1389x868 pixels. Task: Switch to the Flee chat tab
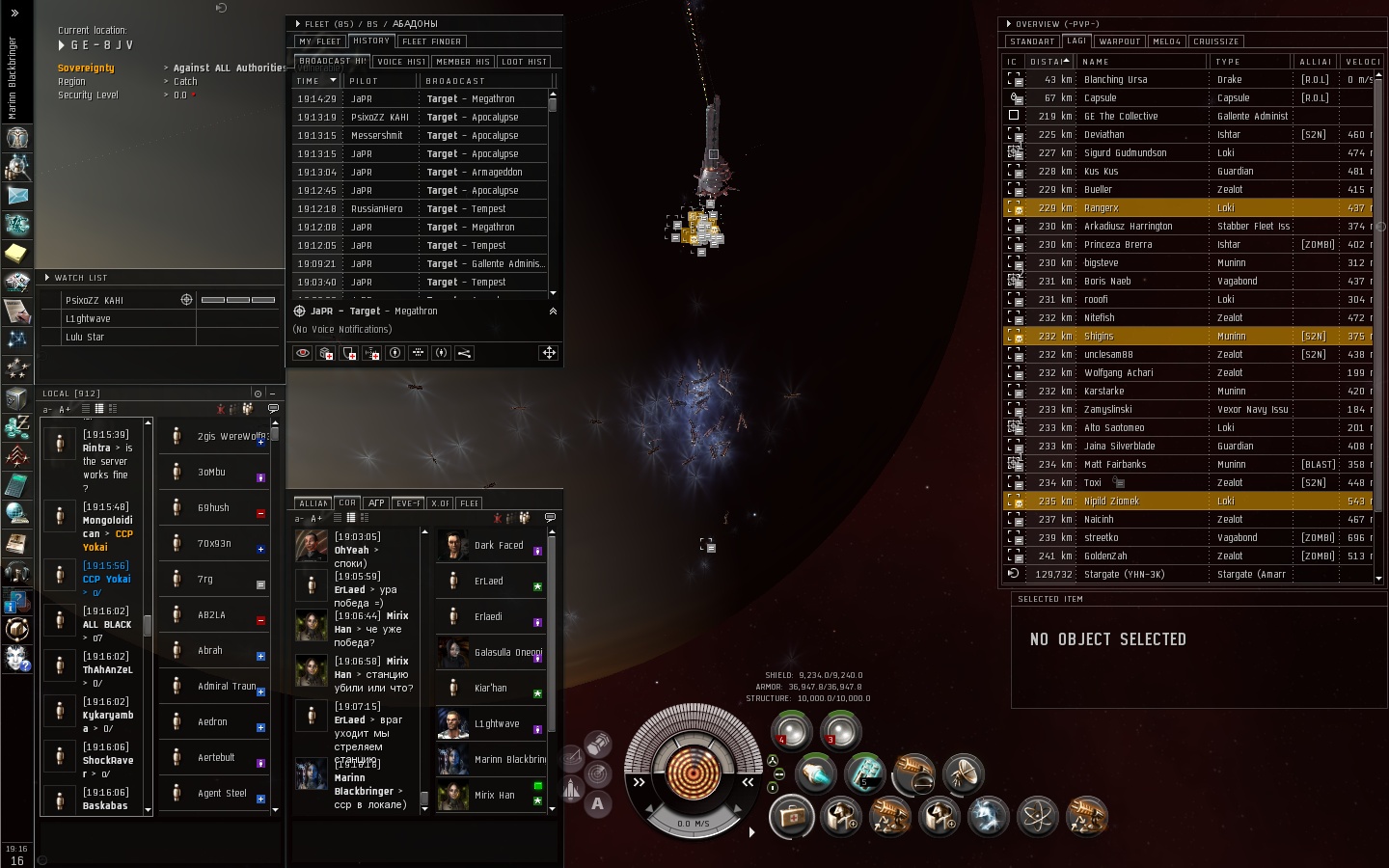[x=469, y=503]
